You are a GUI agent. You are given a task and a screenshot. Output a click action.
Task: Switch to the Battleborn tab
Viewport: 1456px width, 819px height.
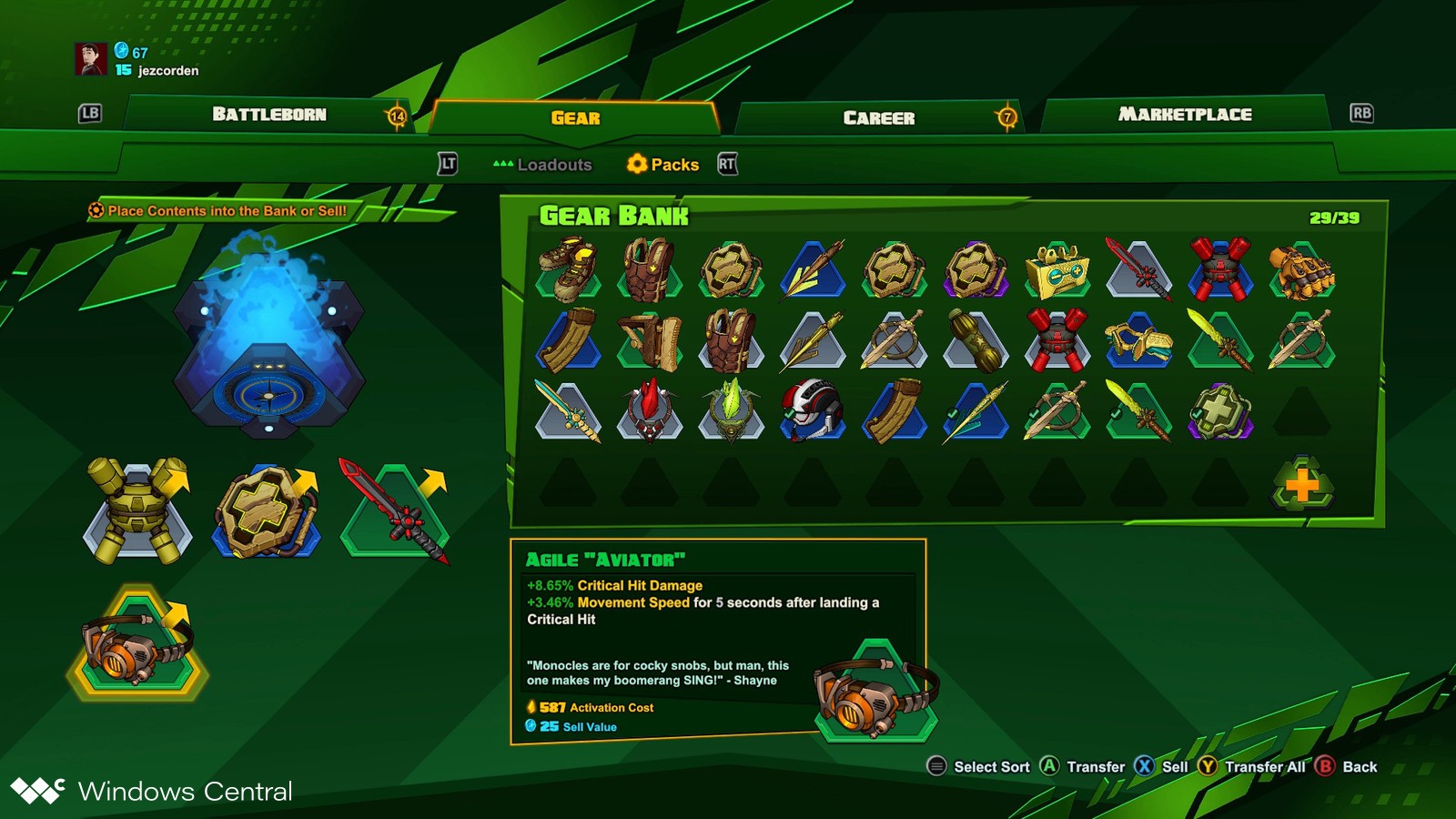pos(269,115)
